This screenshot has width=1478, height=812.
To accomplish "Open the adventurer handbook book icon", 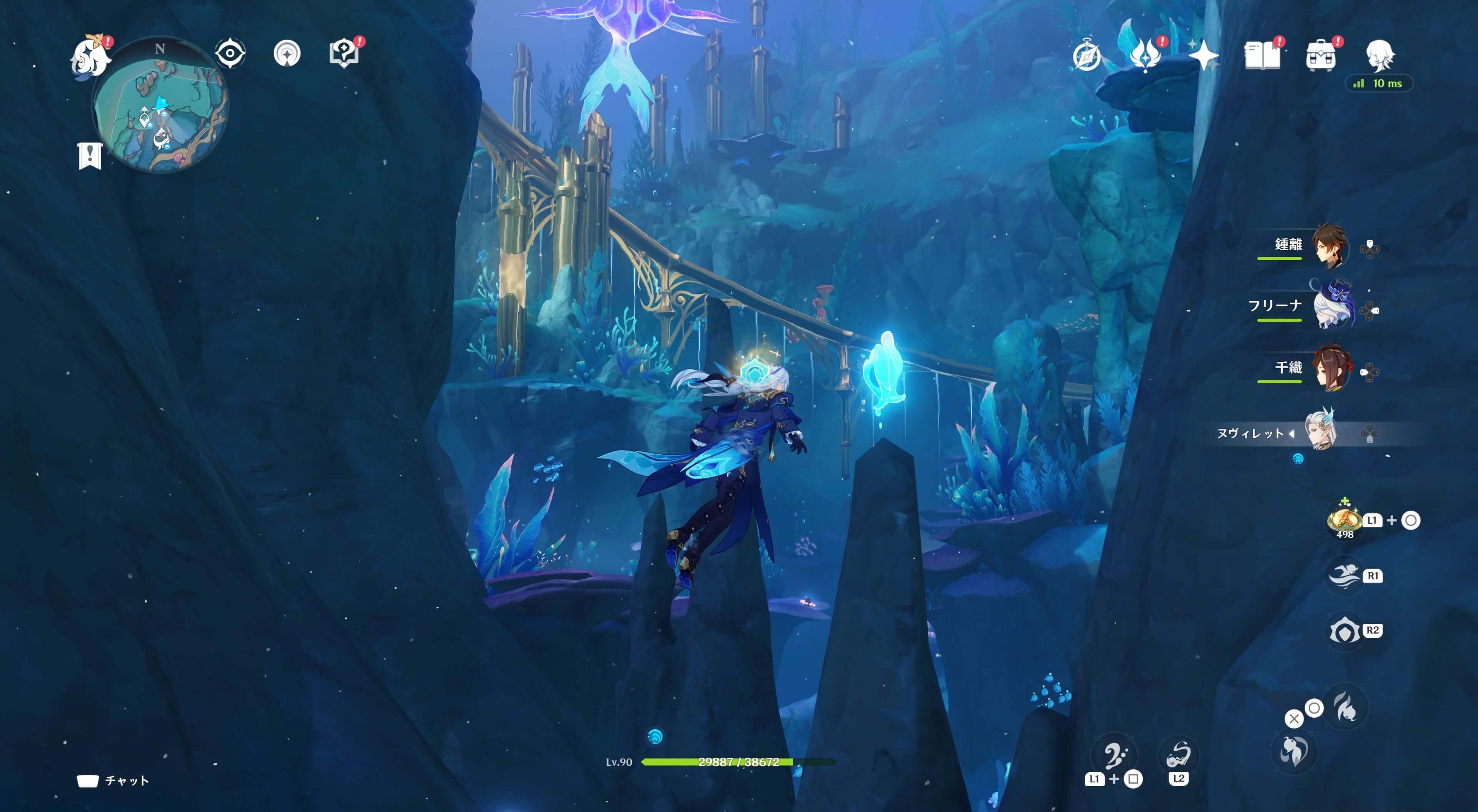I will [x=1262, y=56].
